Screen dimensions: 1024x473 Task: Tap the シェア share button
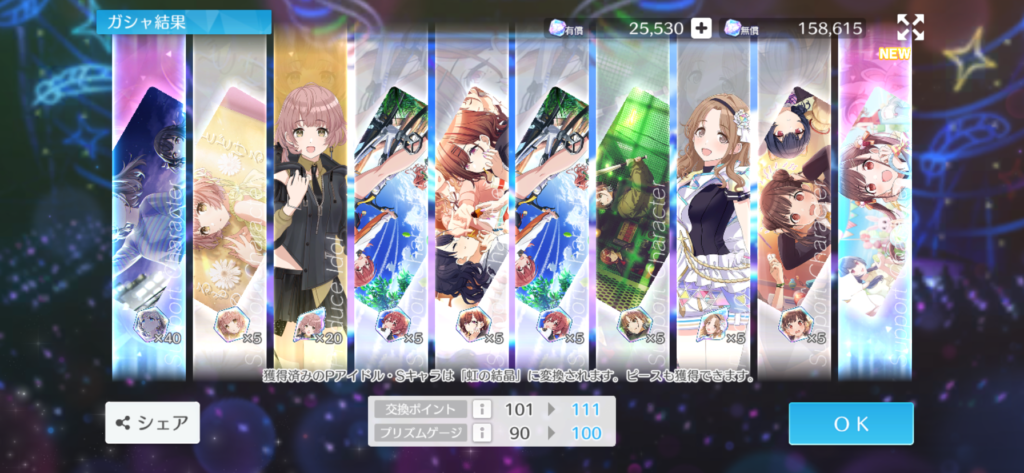coord(153,423)
